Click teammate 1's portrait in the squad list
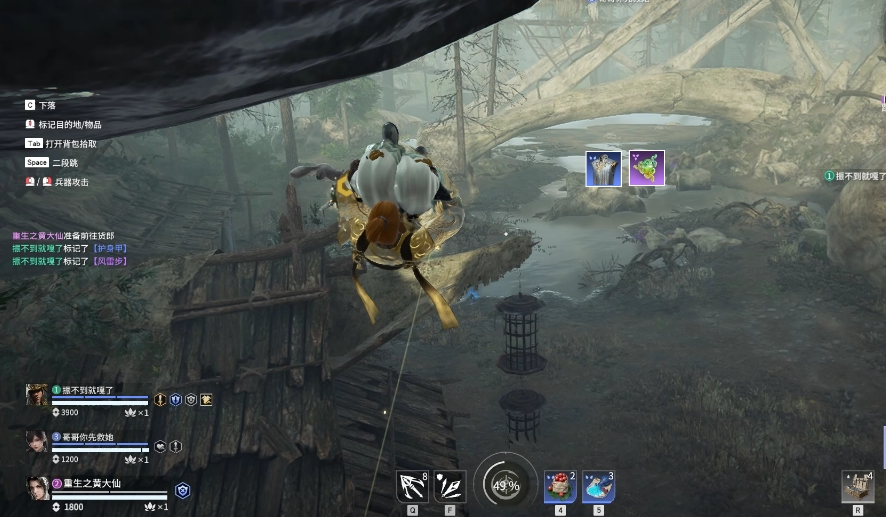Screen dimensions: 886x517 (x=37, y=396)
